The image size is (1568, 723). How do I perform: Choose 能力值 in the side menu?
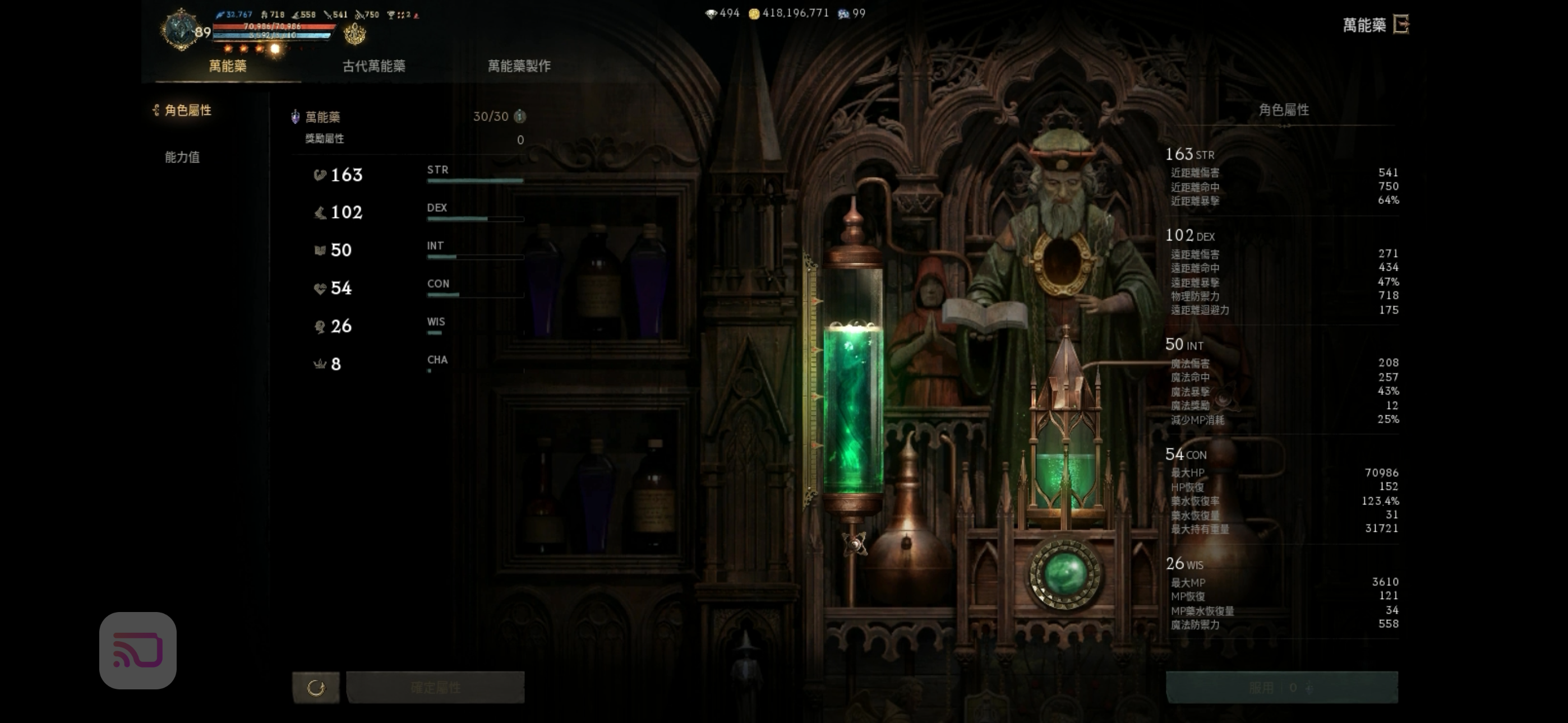click(182, 157)
